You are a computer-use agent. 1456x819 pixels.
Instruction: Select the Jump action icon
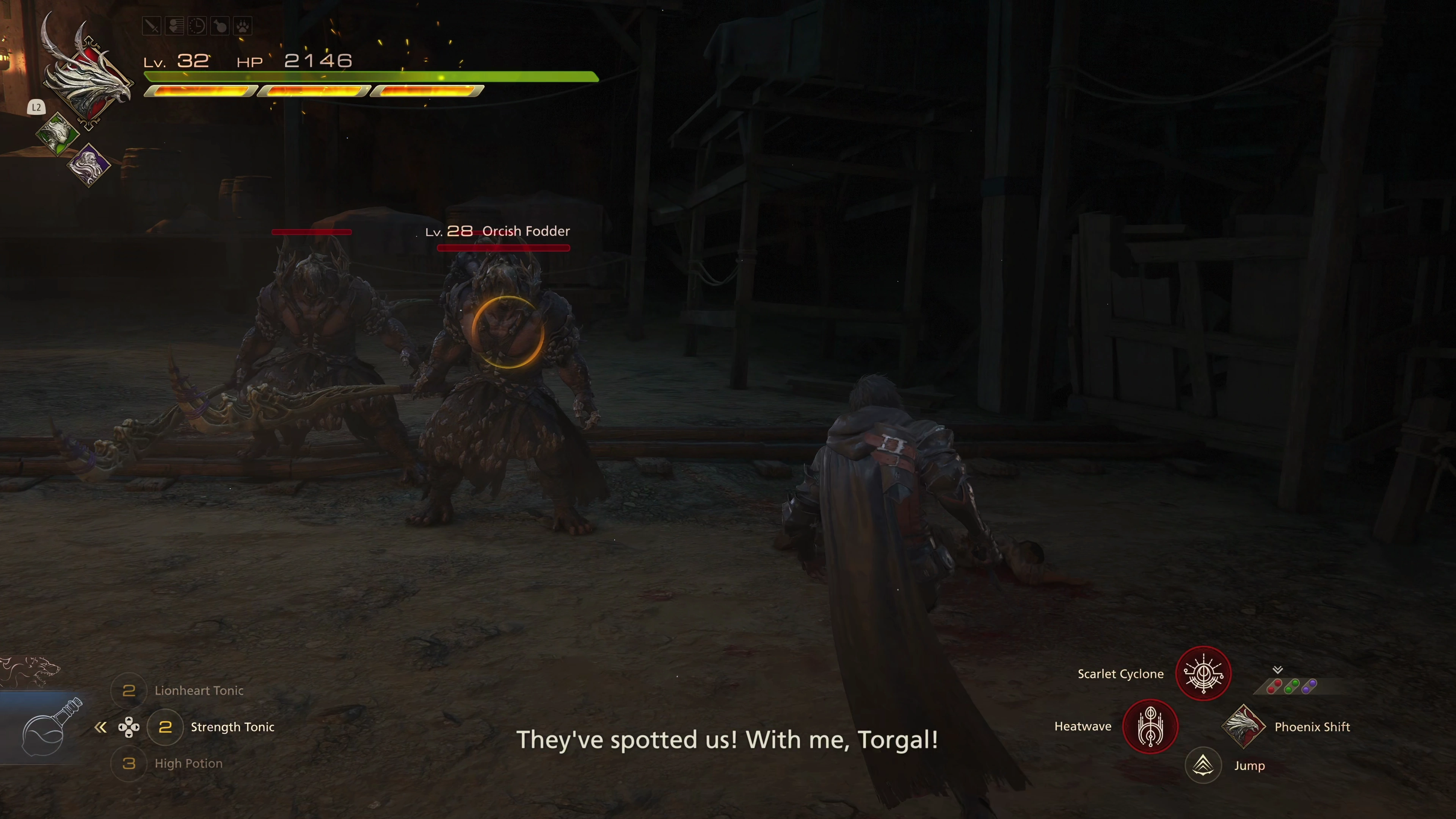tap(1203, 766)
